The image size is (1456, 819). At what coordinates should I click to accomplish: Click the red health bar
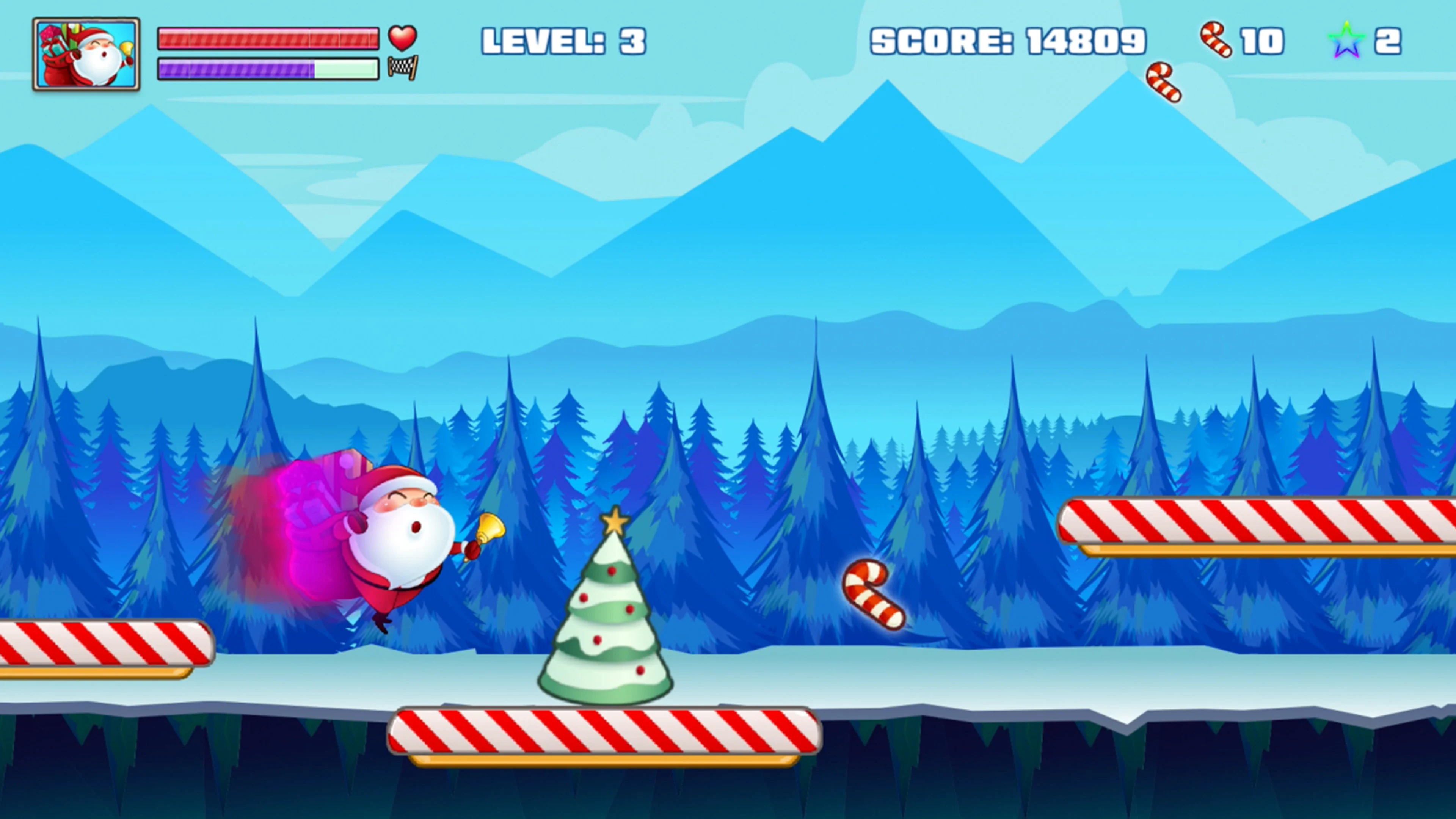pyautogui.click(x=268, y=38)
